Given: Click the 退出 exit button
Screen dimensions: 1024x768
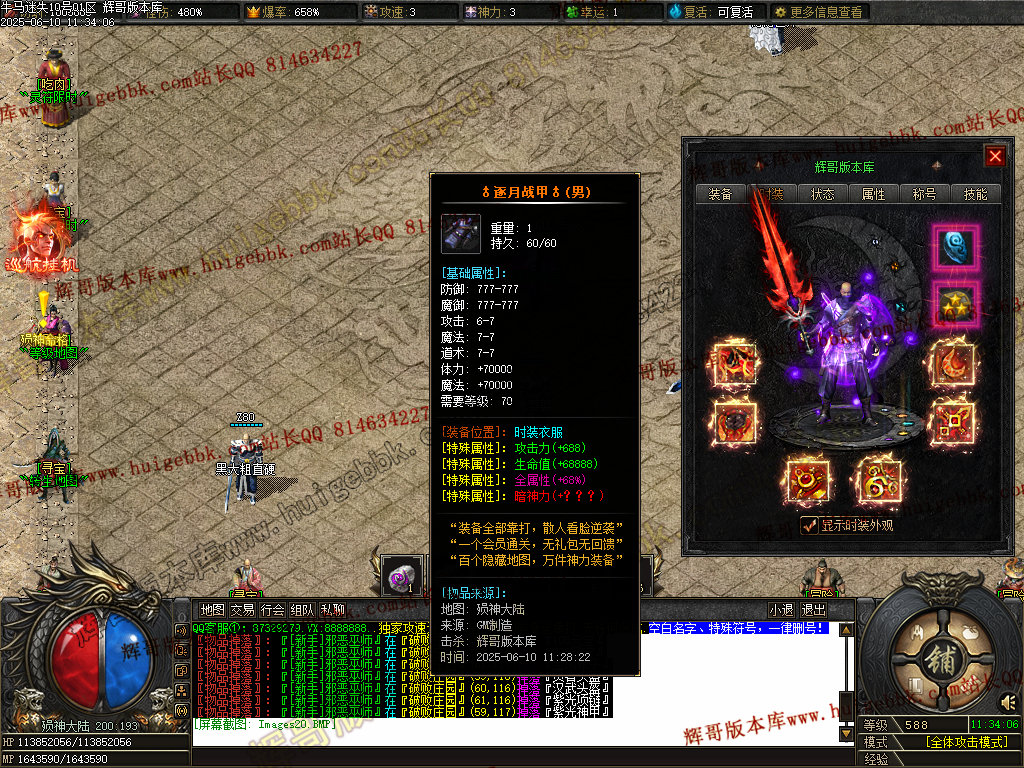Looking at the screenshot, I should coord(813,609).
